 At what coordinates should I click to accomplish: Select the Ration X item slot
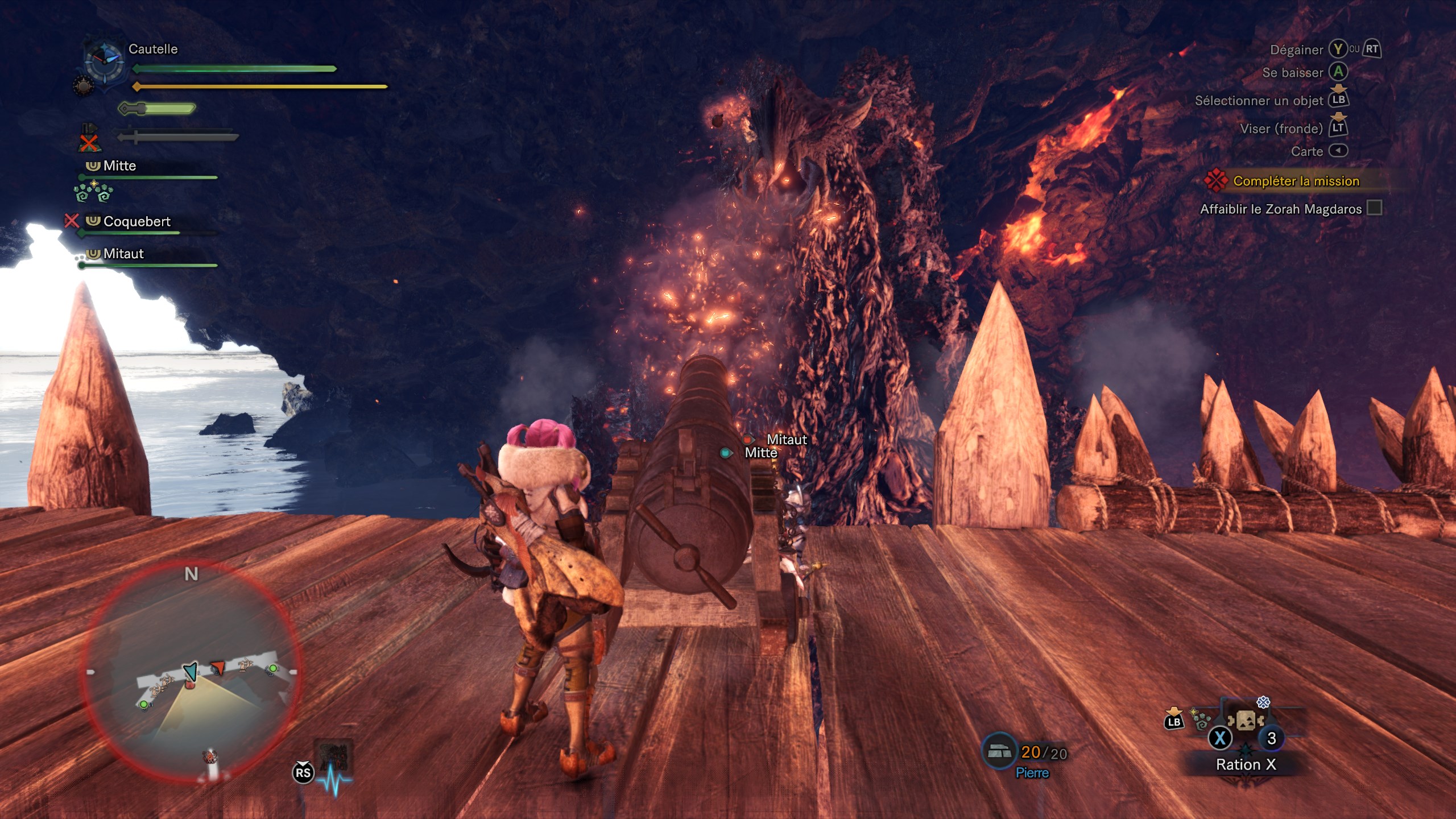(x=1245, y=722)
